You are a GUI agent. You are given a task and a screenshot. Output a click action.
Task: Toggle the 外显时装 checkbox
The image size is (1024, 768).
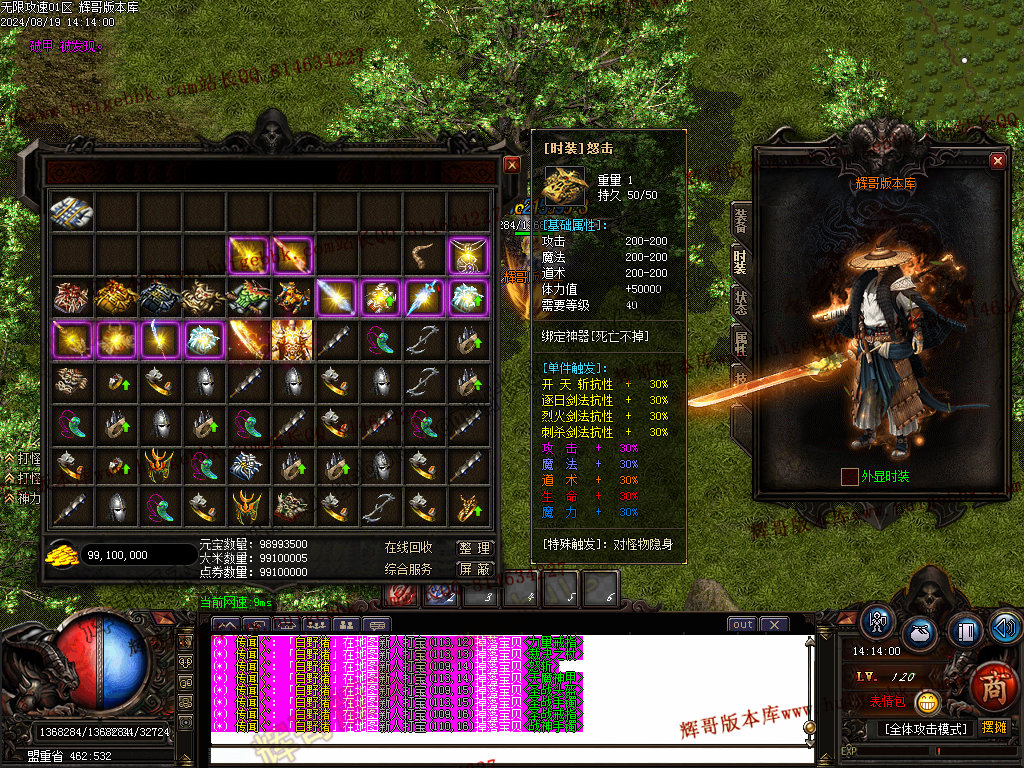tap(850, 477)
